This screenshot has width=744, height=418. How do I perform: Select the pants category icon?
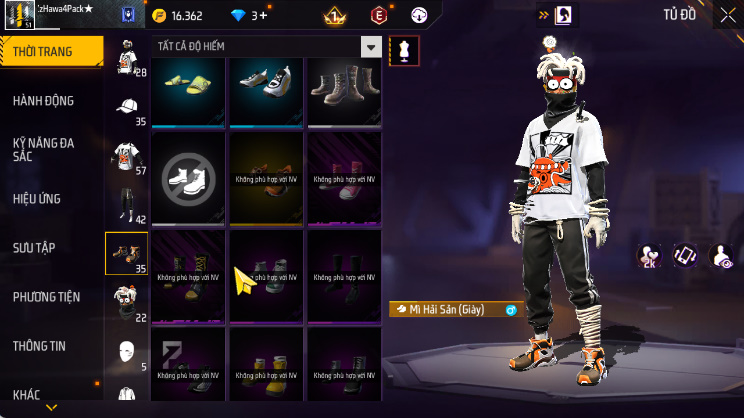(x=126, y=204)
